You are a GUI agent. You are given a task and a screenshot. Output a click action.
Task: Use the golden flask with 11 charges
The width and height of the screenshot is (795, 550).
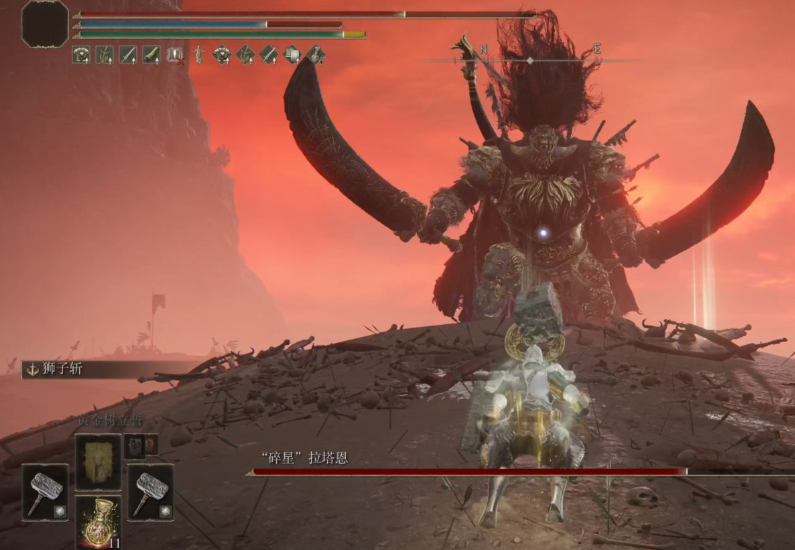coord(98,524)
